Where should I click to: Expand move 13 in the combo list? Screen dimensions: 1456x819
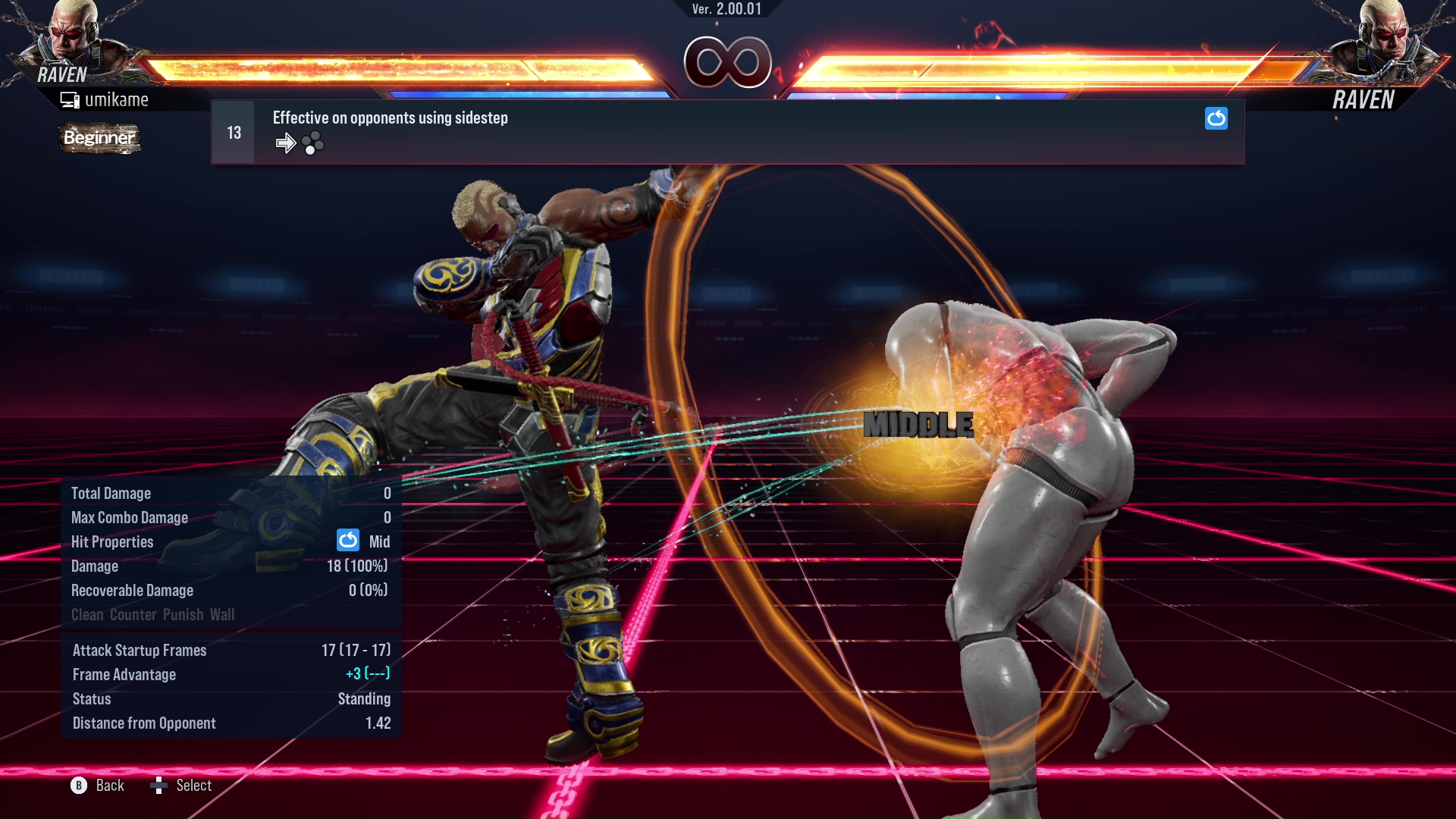[233, 131]
